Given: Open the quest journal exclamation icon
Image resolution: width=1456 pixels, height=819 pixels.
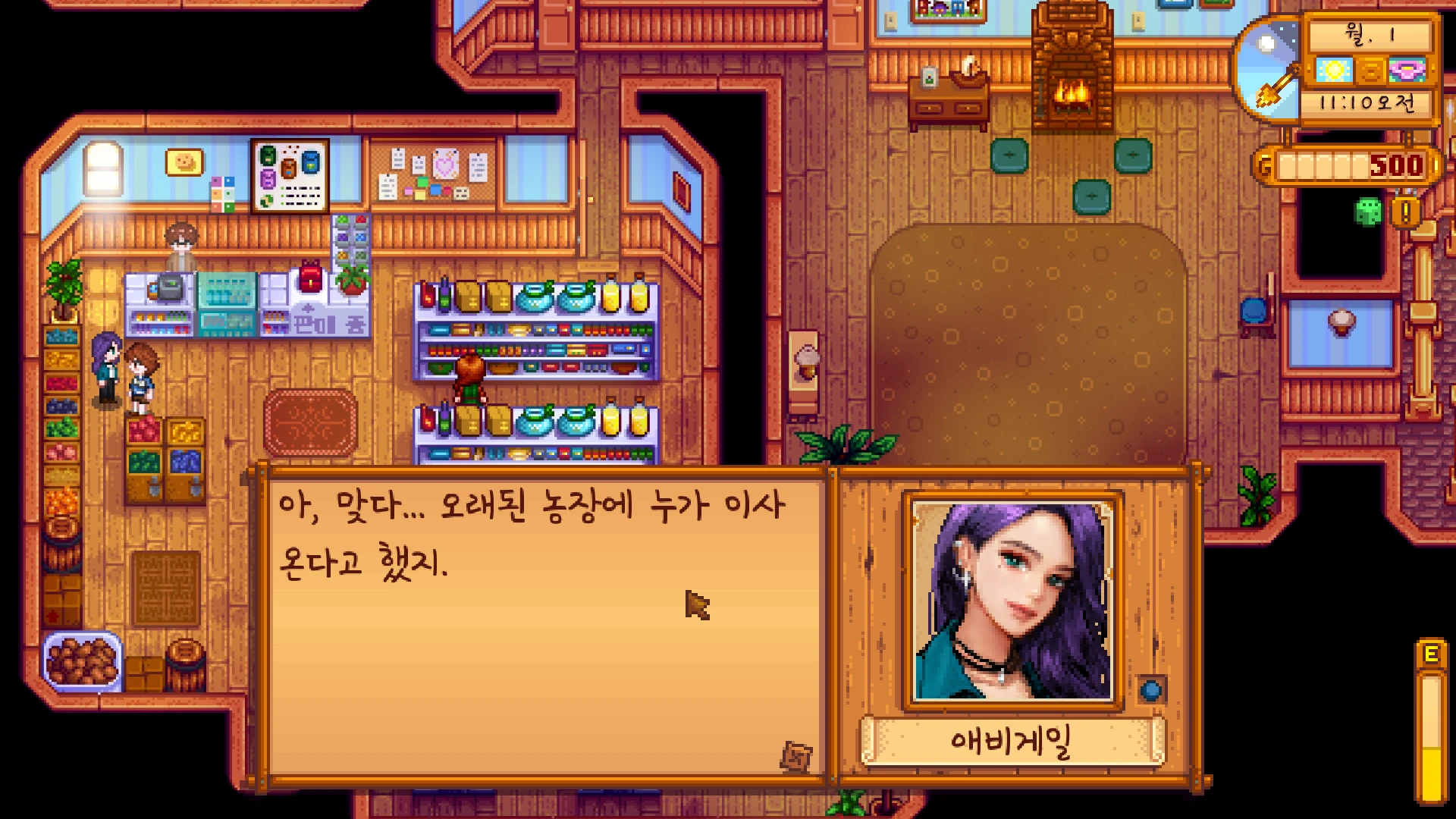Looking at the screenshot, I should coord(1405,213).
